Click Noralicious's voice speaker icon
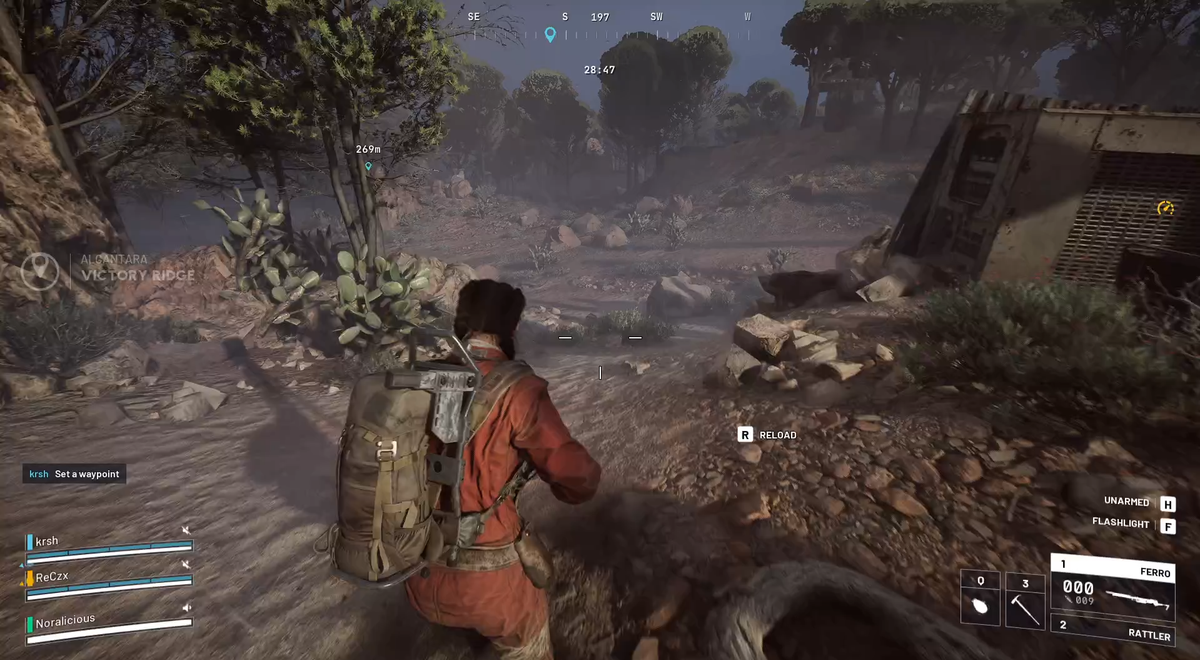 (x=186, y=607)
